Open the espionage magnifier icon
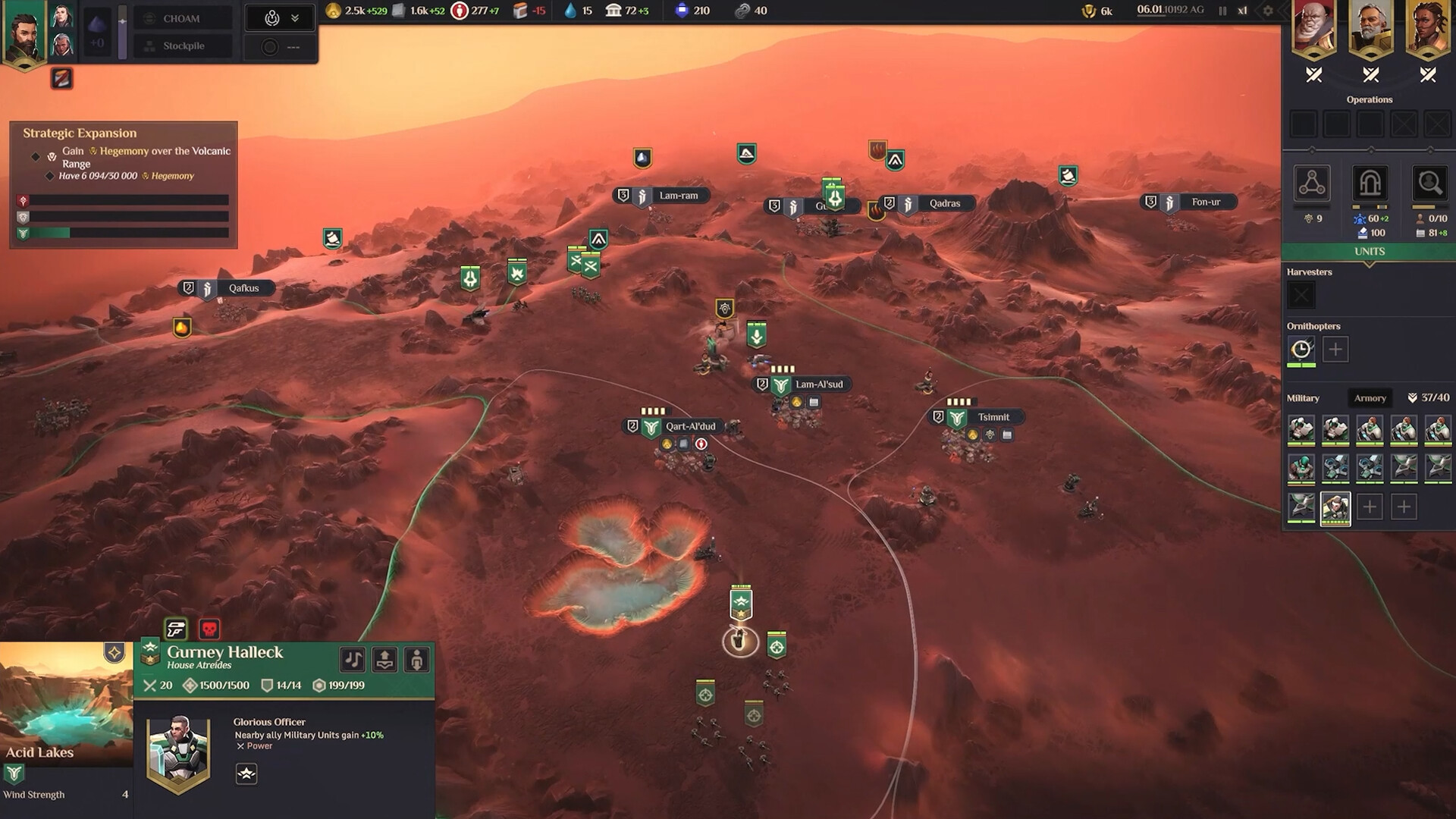Image resolution: width=1456 pixels, height=819 pixels. [1429, 184]
